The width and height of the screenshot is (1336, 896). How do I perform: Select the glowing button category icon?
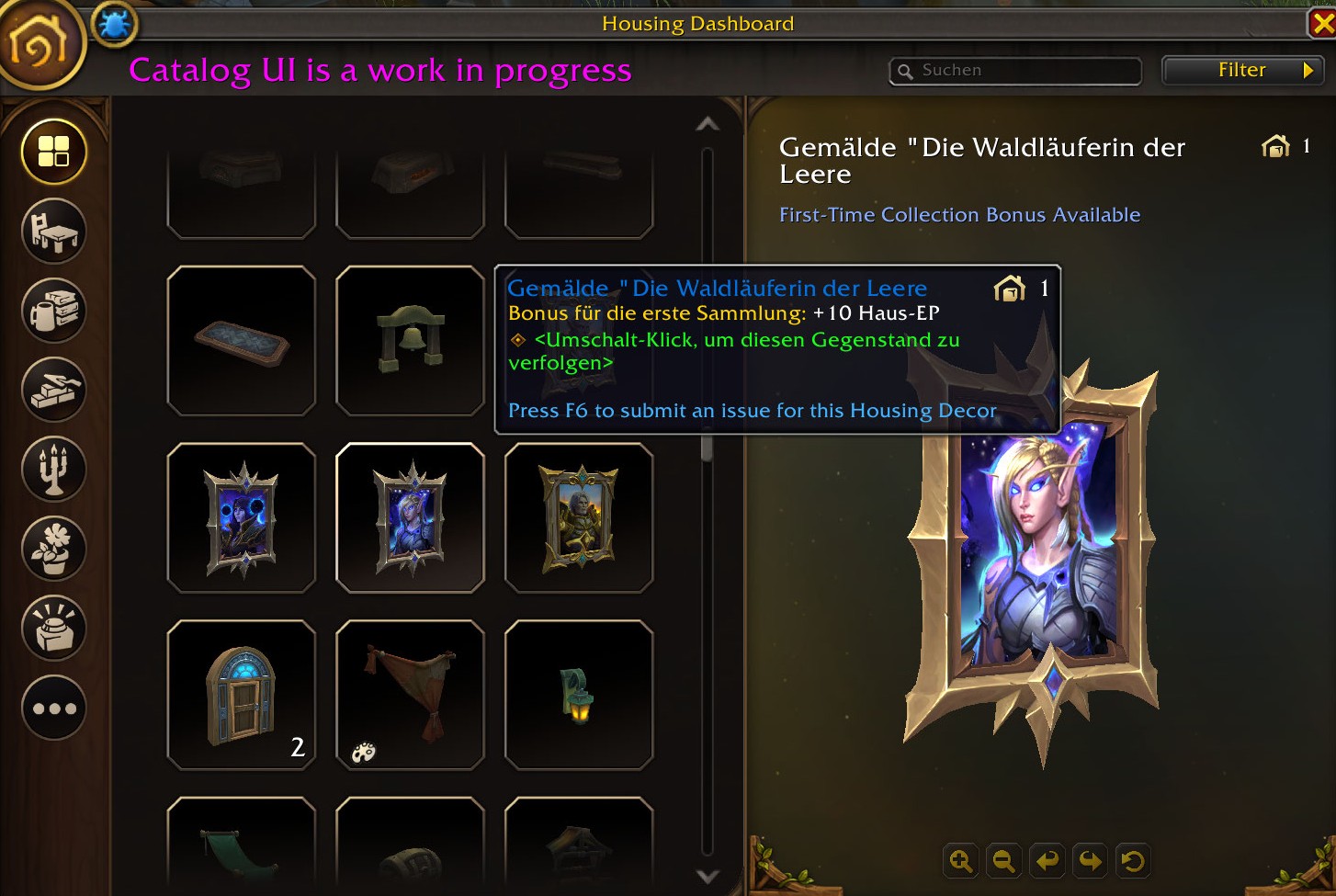click(54, 628)
